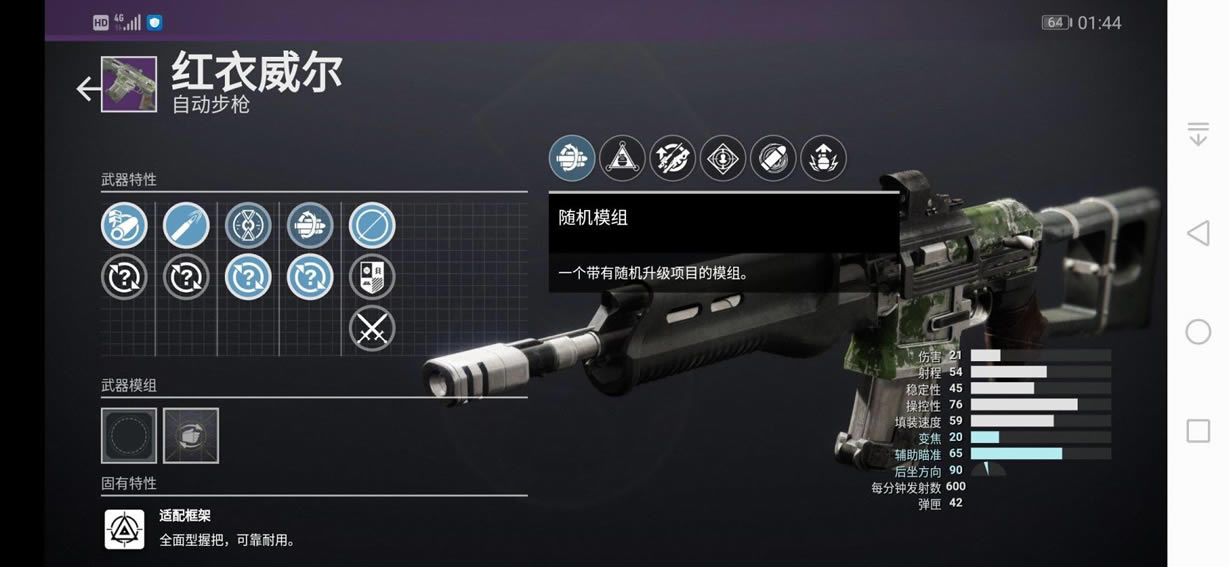Viewport: 1229px width, 567px height.
Task: Choose the swirling bullet mod option
Action: coord(773,158)
